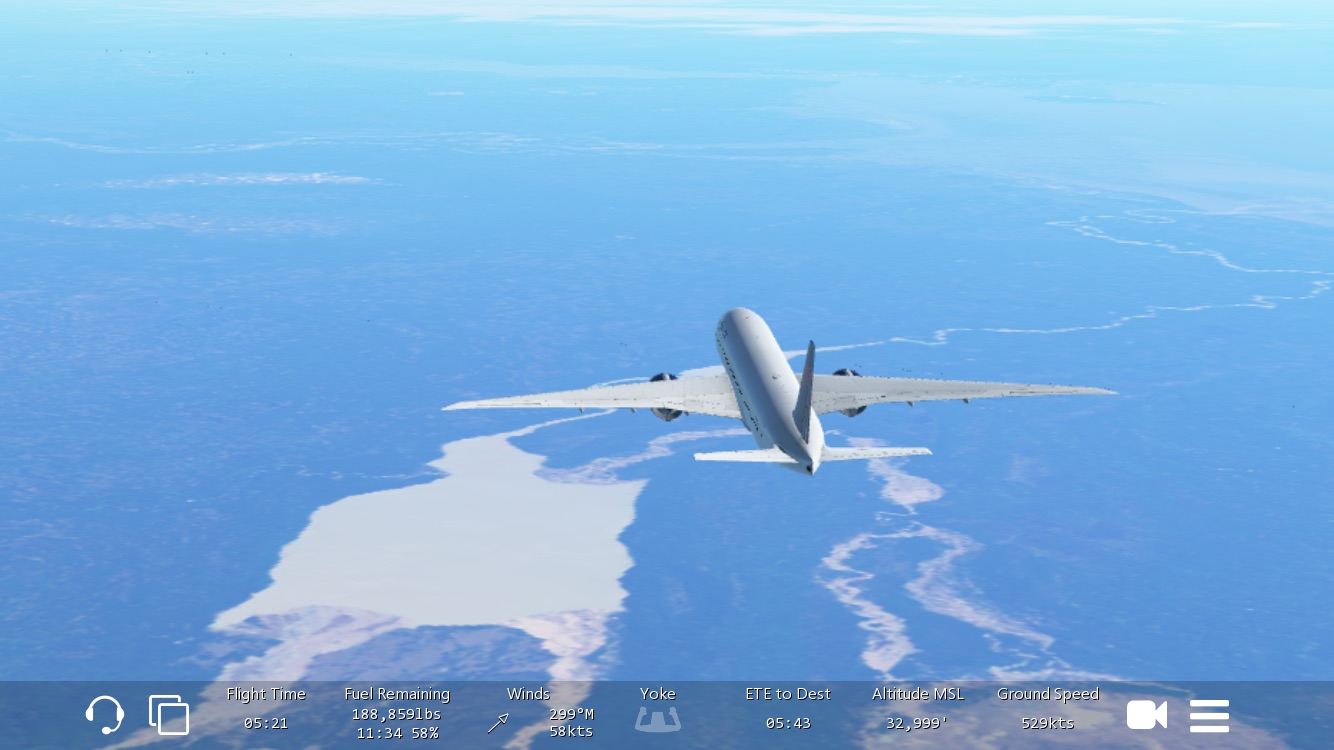Open the hamburger main menu
Screen dimensions: 1334x750
tap(1209, 715)
